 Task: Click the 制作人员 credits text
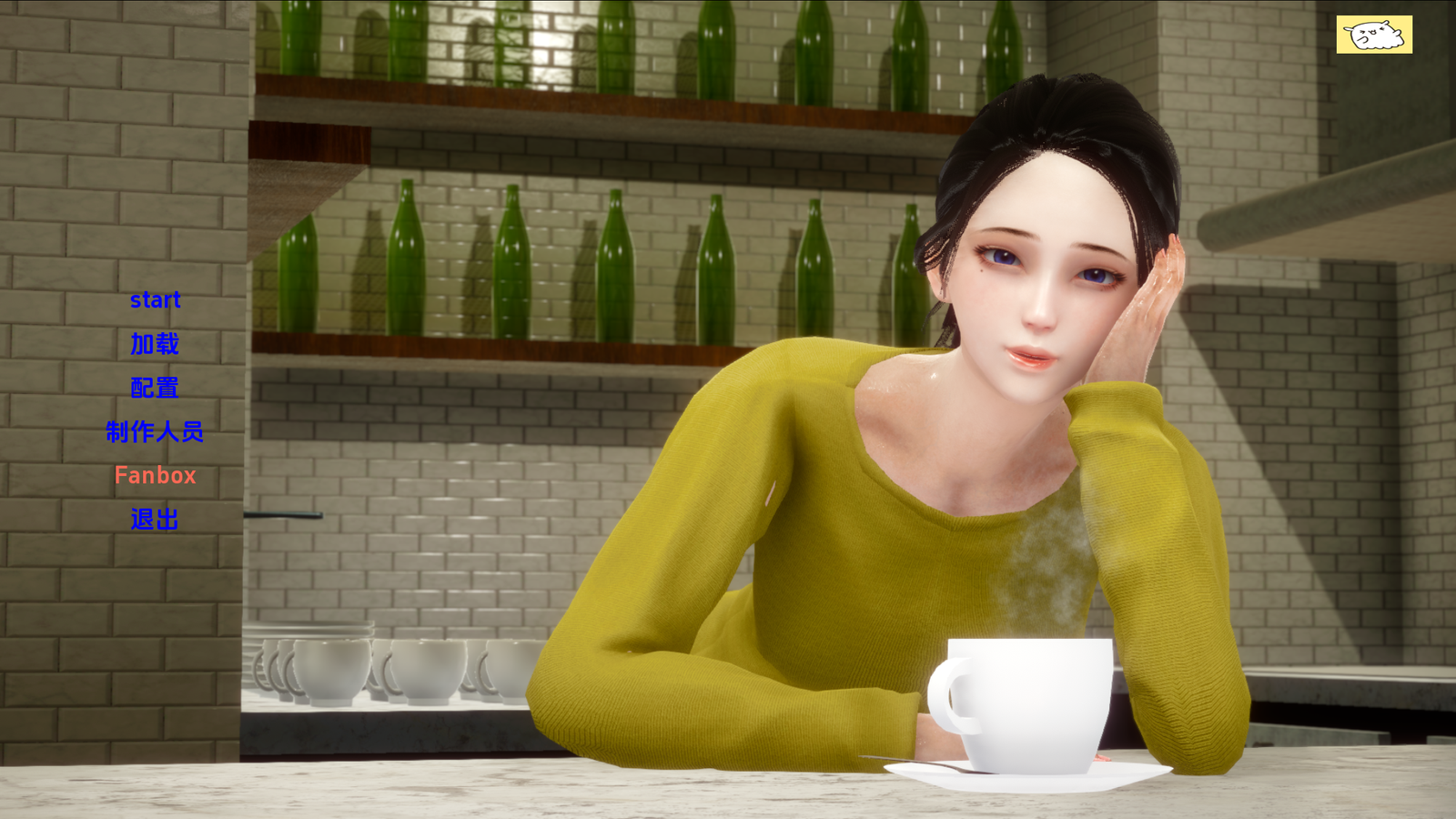[x=155, y=432]
